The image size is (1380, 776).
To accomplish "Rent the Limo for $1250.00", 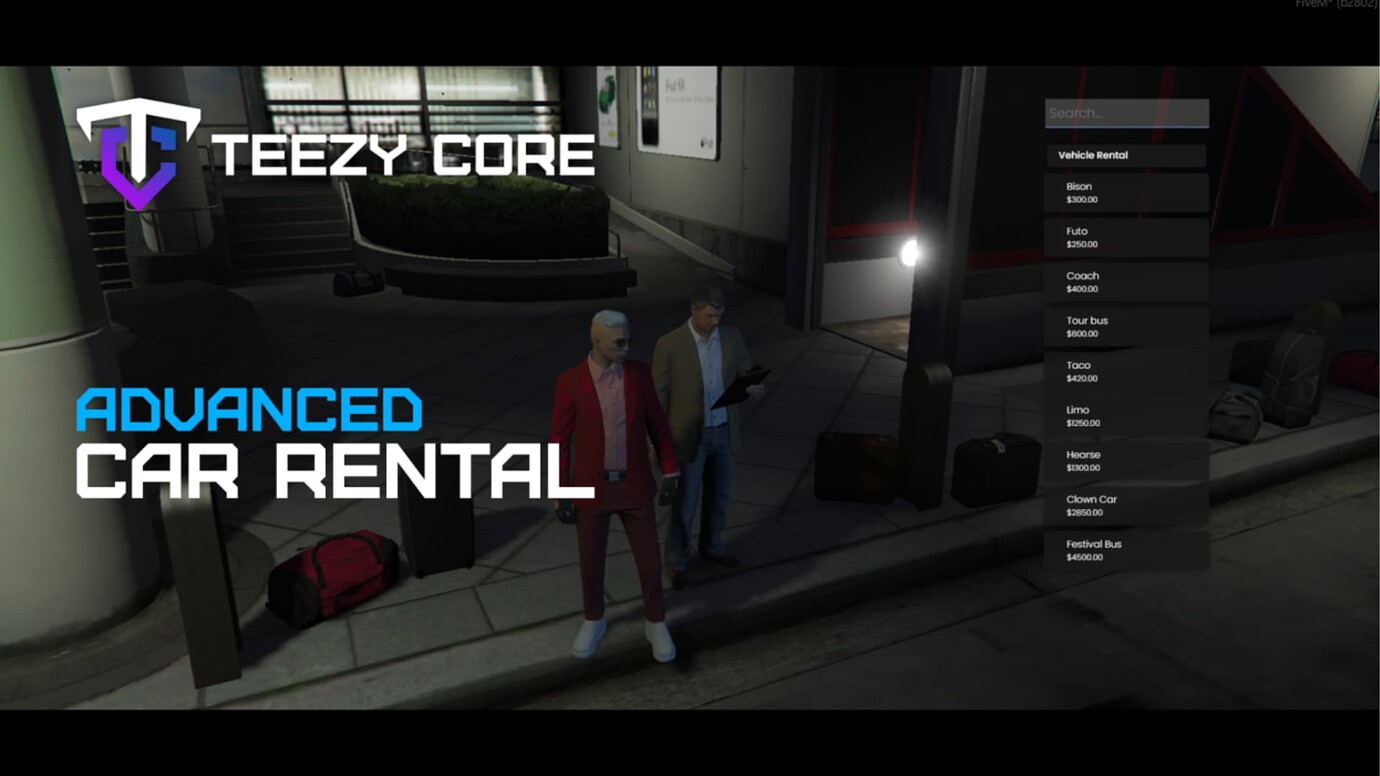I will coord(1127,416).
